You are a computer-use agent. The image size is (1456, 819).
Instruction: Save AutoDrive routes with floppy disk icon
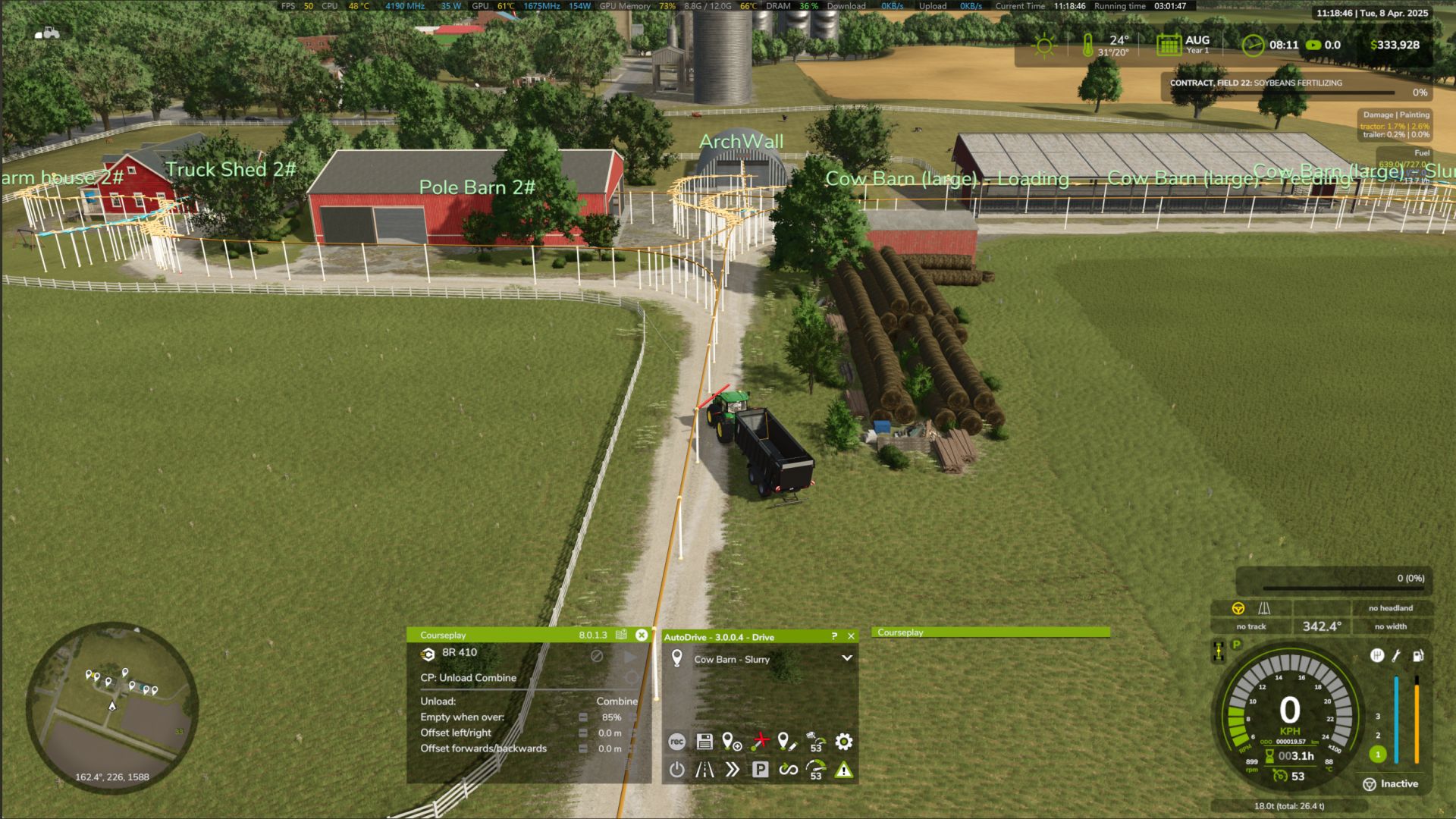point(704,742)
